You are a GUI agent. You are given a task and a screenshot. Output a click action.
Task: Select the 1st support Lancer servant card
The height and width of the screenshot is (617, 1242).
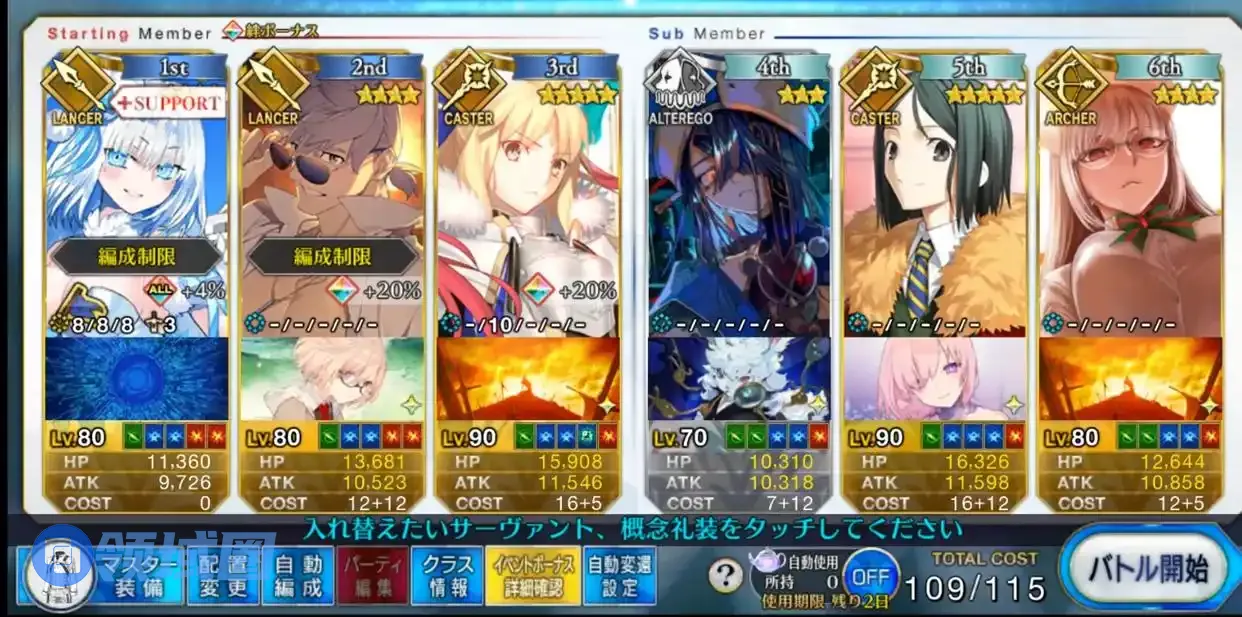[136, 190]
